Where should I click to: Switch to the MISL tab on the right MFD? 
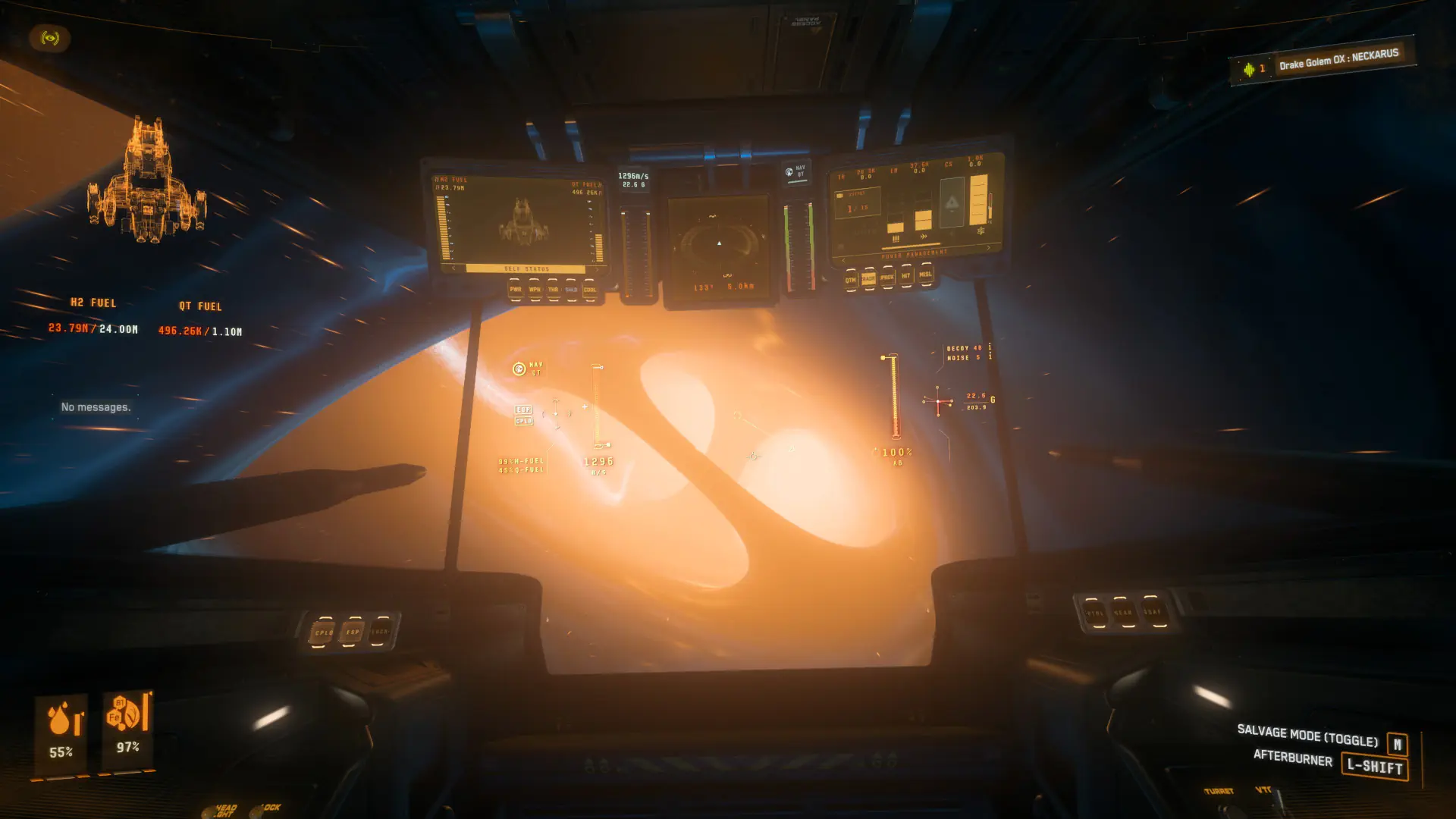coord(925,275)
